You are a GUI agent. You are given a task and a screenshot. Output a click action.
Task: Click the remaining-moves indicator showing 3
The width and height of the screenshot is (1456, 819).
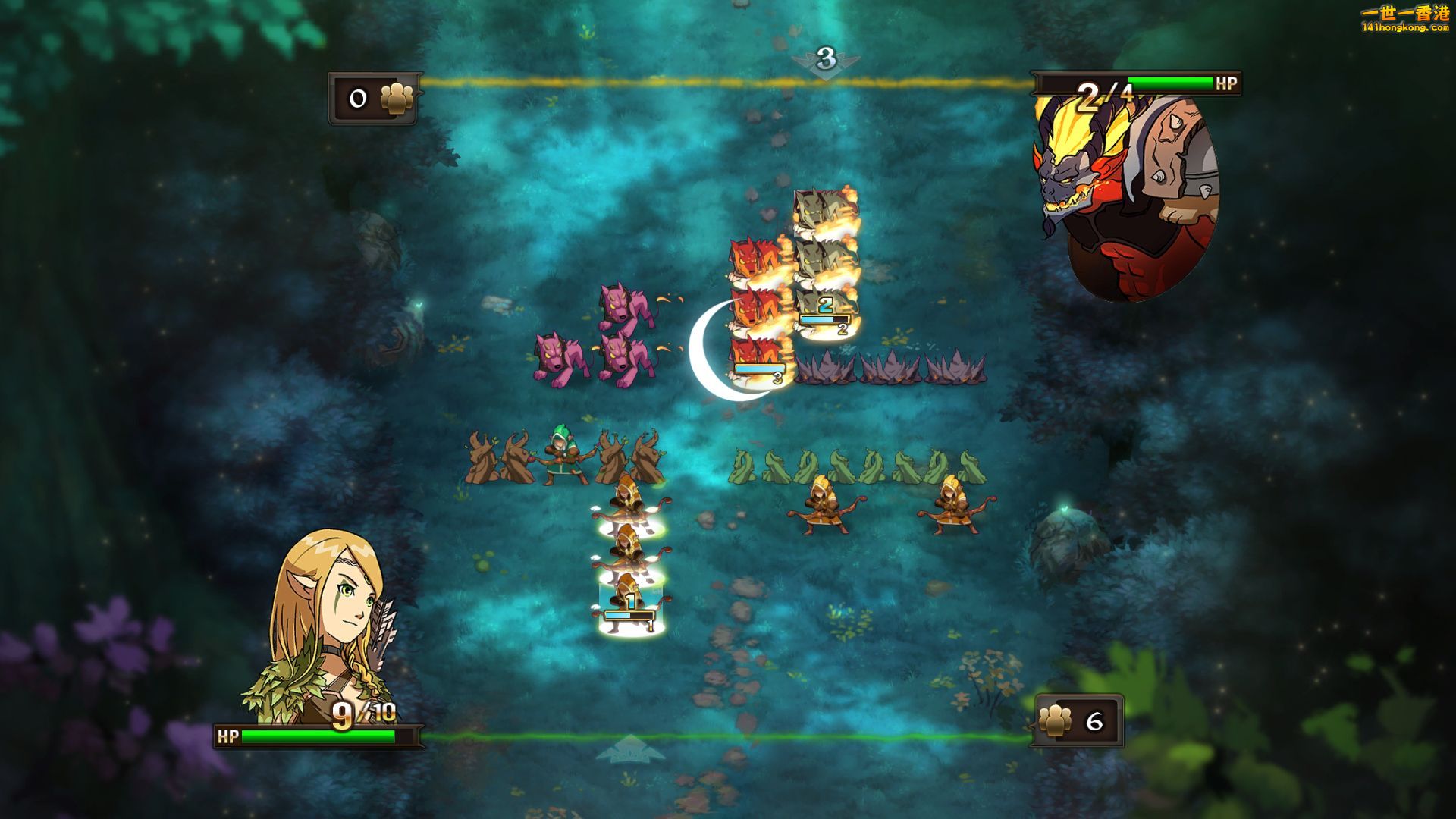tap(826, 59)
